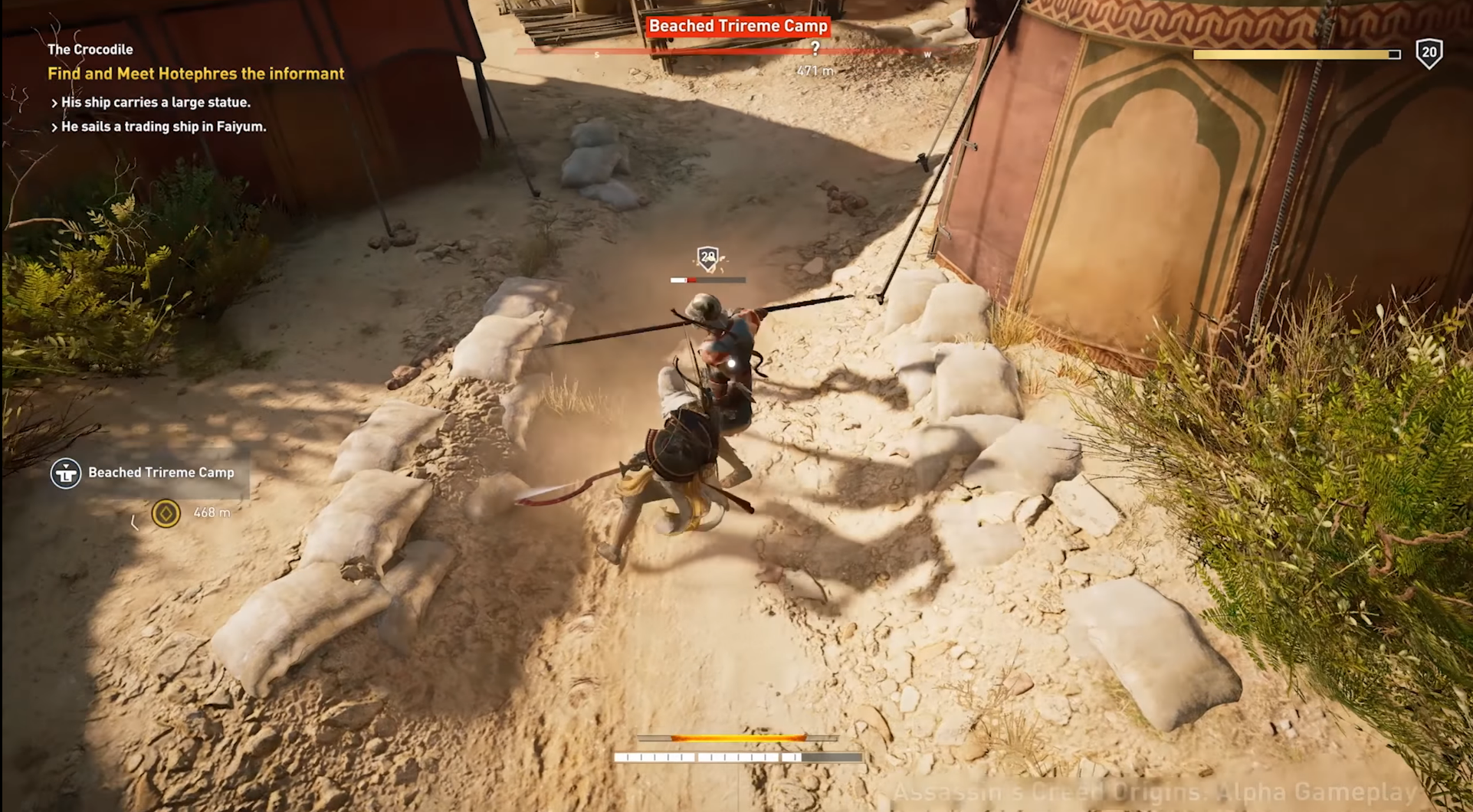Select The Crocodile quest title
Screen dimensions: 1473x812
coord(90,50)
